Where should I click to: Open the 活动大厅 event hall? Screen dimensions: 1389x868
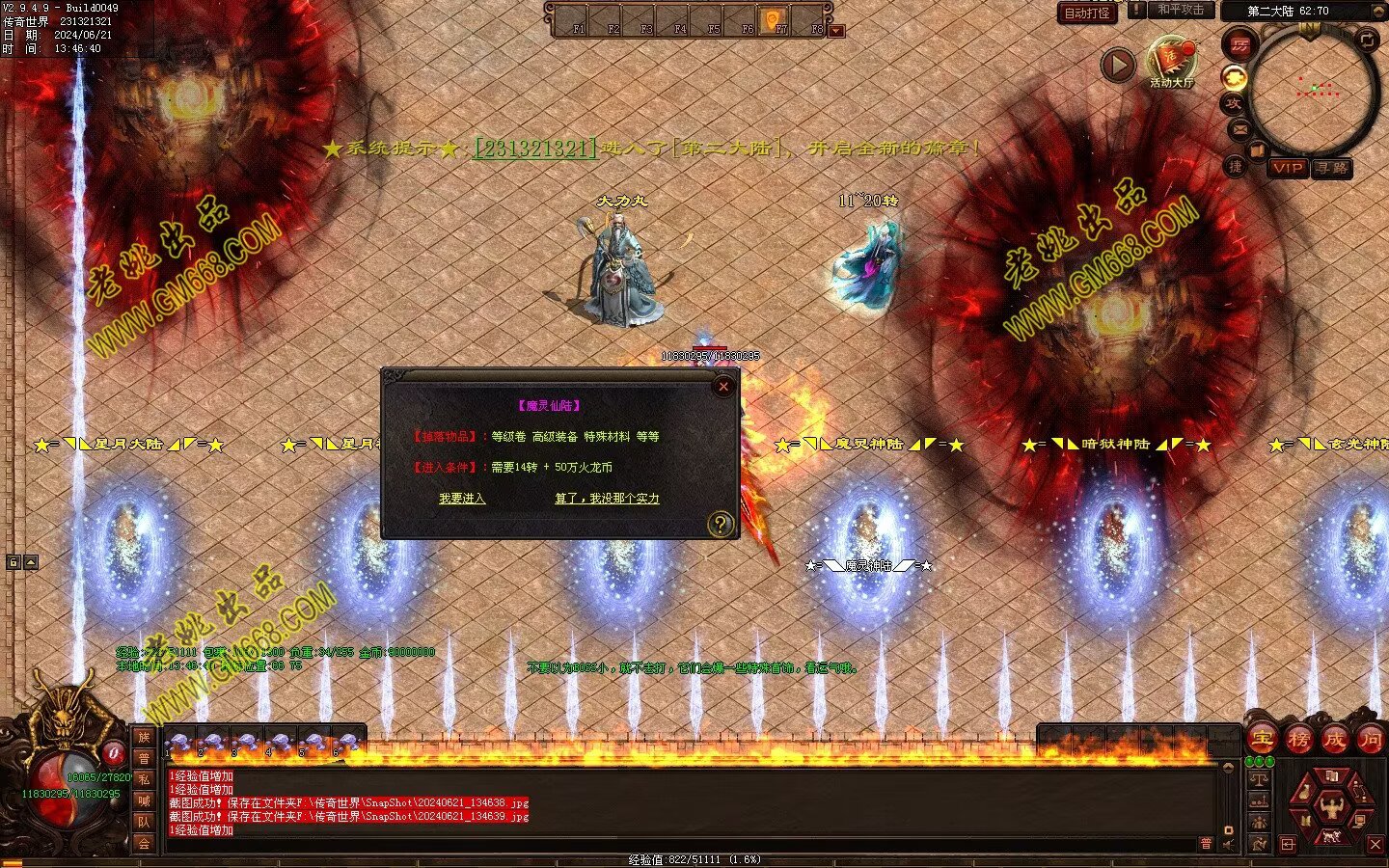[1172, 60]
